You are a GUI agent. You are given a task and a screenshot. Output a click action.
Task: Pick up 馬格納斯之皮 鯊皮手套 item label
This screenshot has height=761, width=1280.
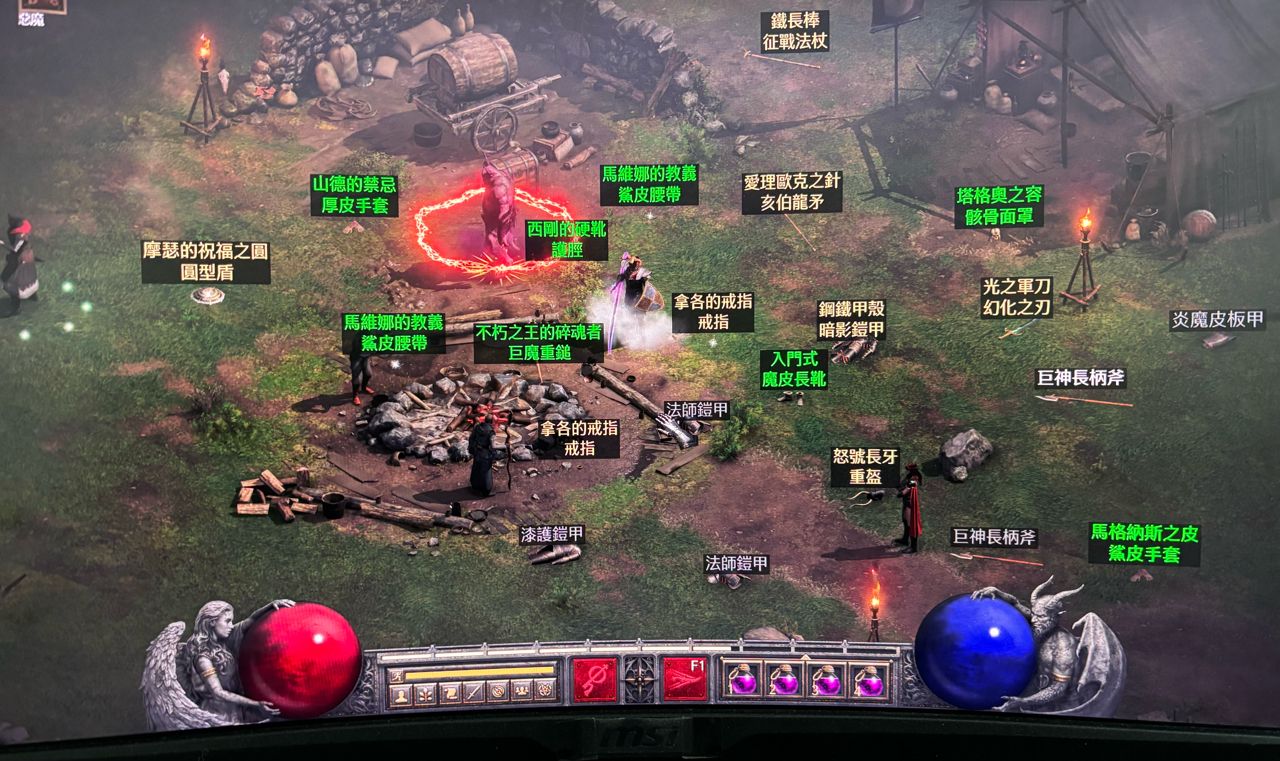coord(1144,543)
